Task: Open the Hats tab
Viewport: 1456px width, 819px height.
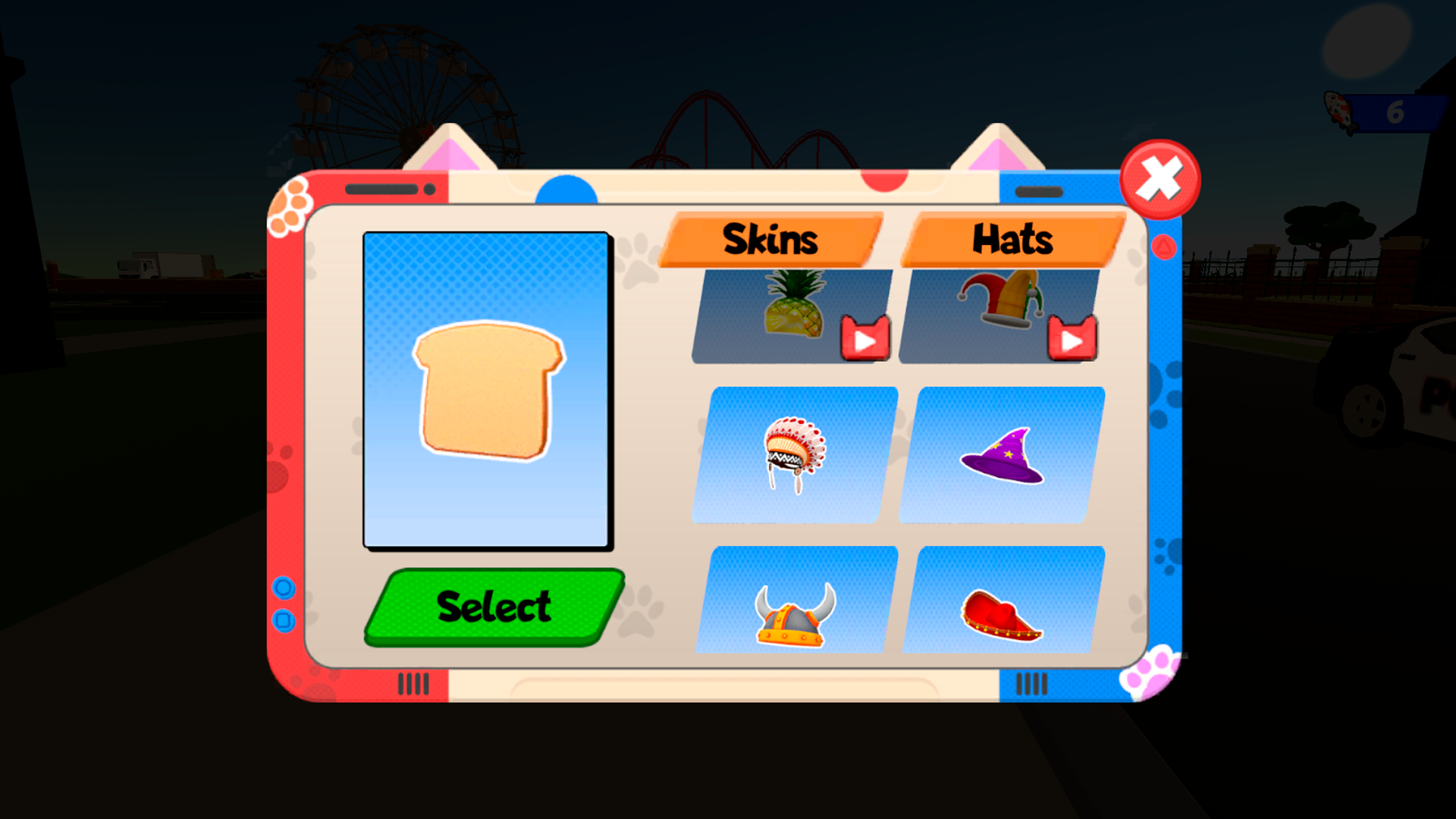Action: pyautogui.click(x=1012, y=239)
